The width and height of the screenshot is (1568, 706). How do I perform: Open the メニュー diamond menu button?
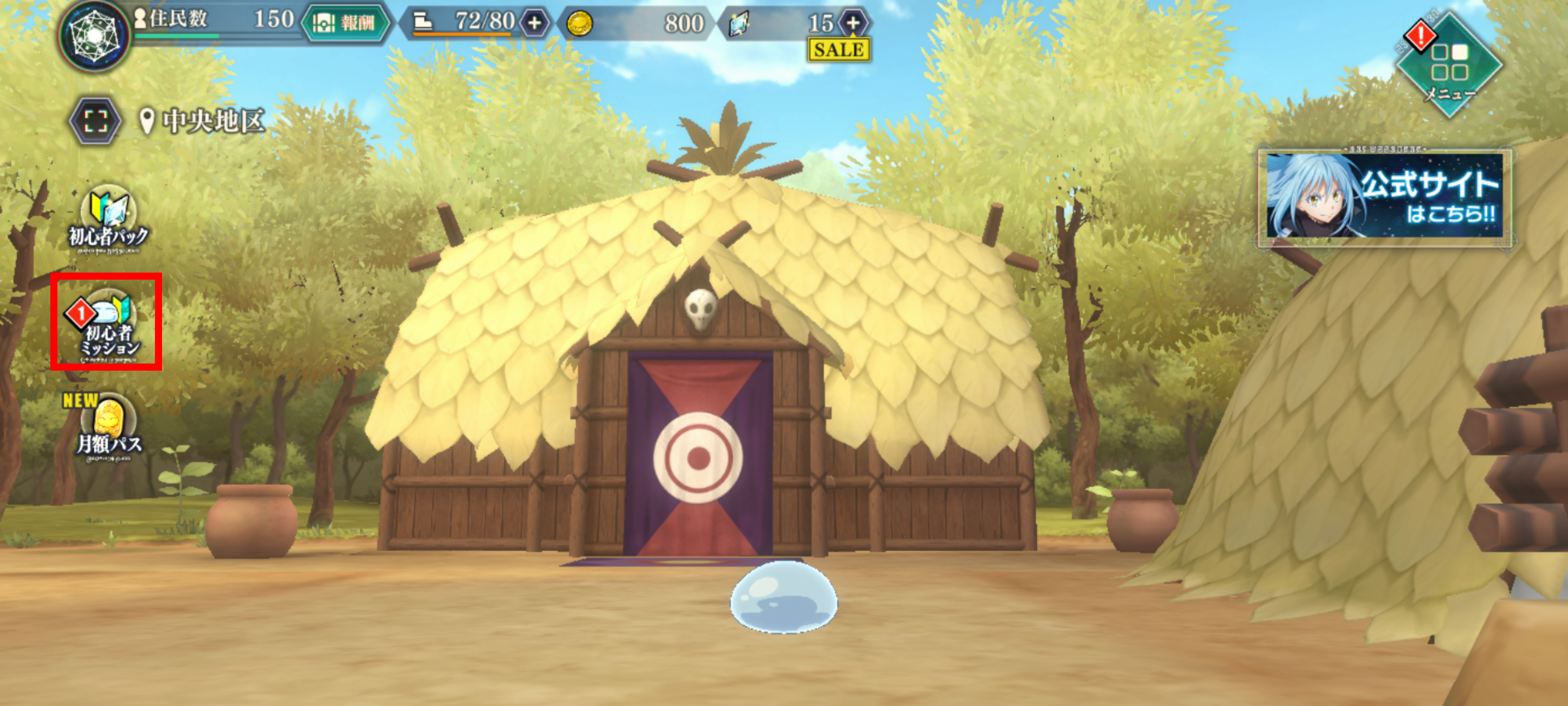(1449, 64)
